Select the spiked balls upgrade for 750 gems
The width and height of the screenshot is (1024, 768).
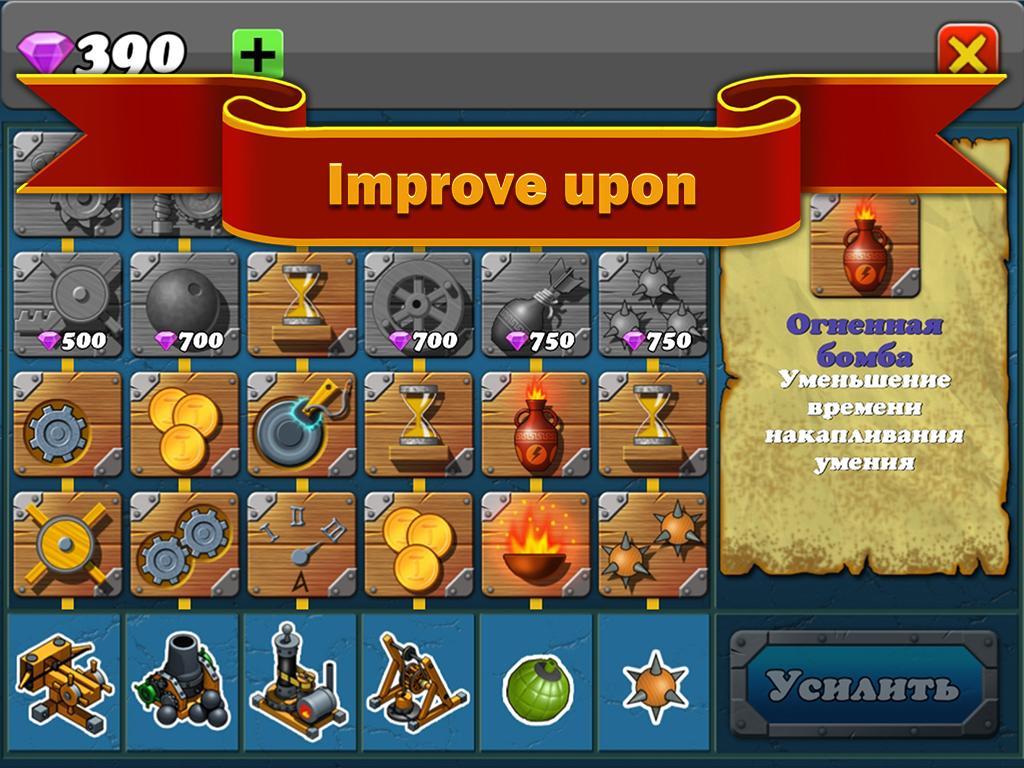pyautogui.click(x=652, y=304)
